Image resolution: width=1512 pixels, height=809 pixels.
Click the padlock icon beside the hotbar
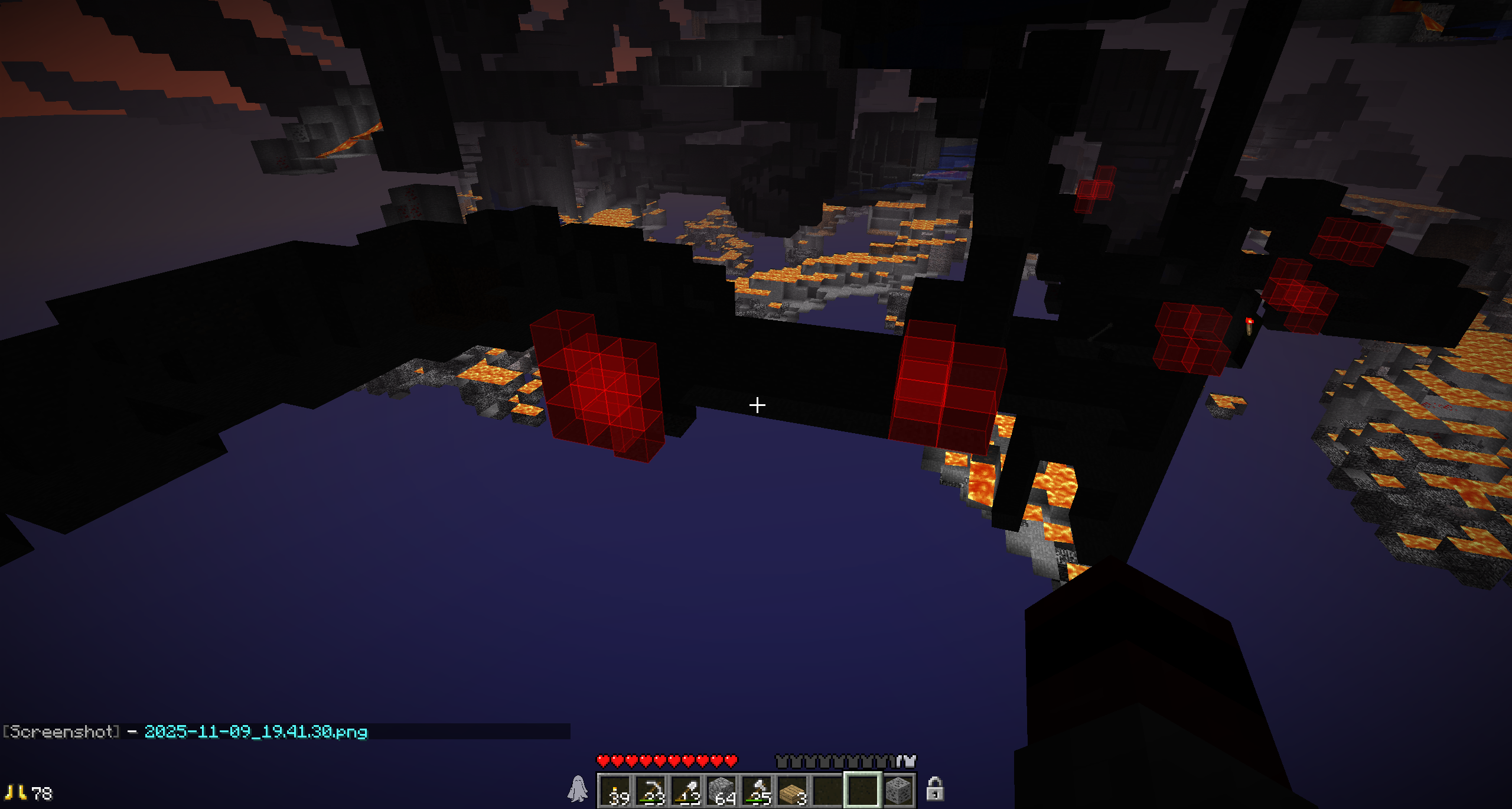pyautogui.click(x=934, y=789)
